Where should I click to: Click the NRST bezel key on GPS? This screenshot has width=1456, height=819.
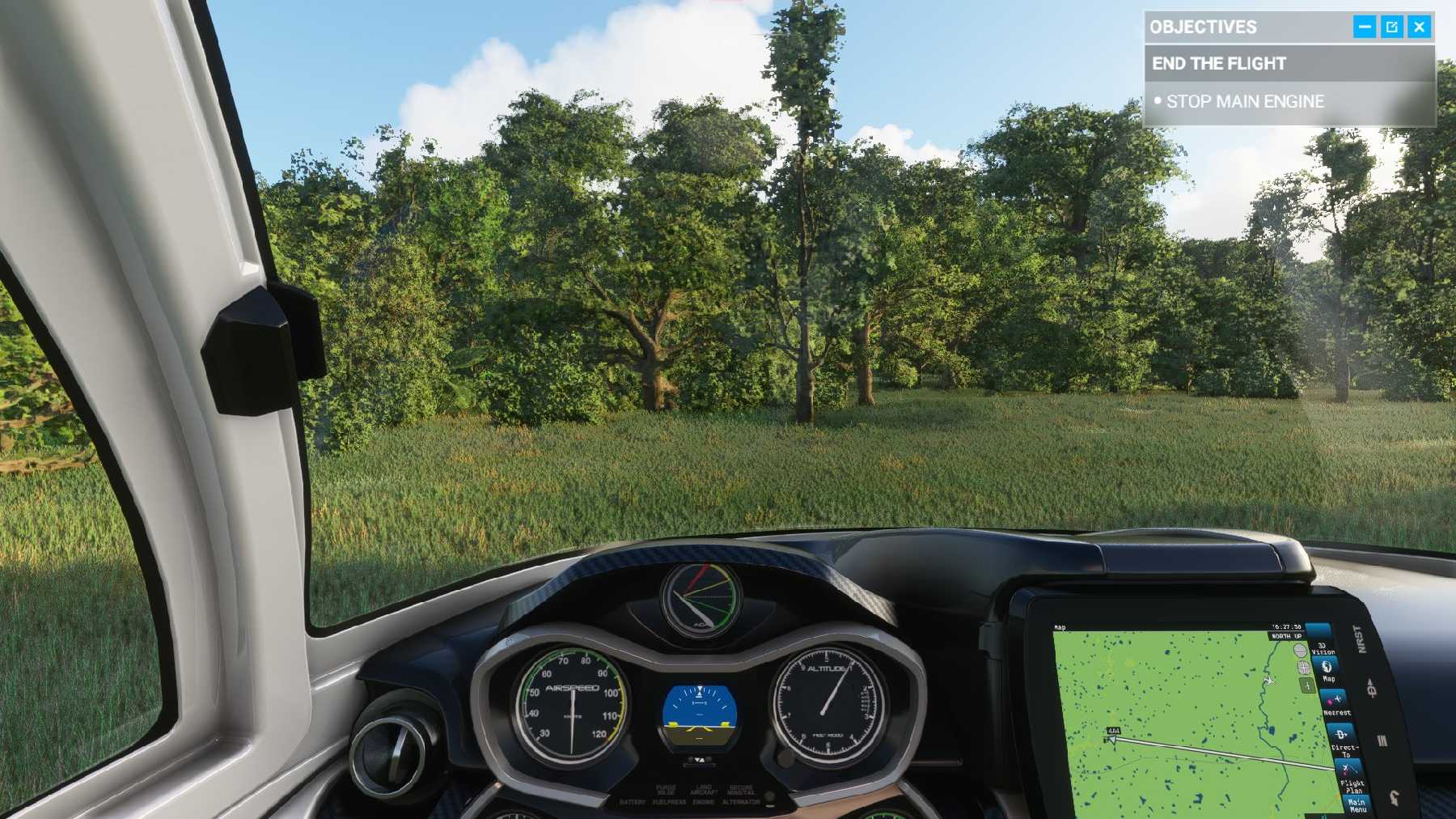1361,639
